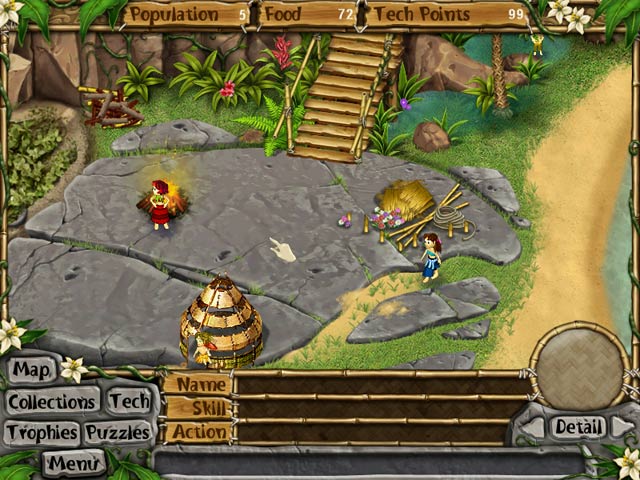Viewport: 640px width, 480px height.
Task: Select next villager with right arrow
Action: tap(622, 427)
